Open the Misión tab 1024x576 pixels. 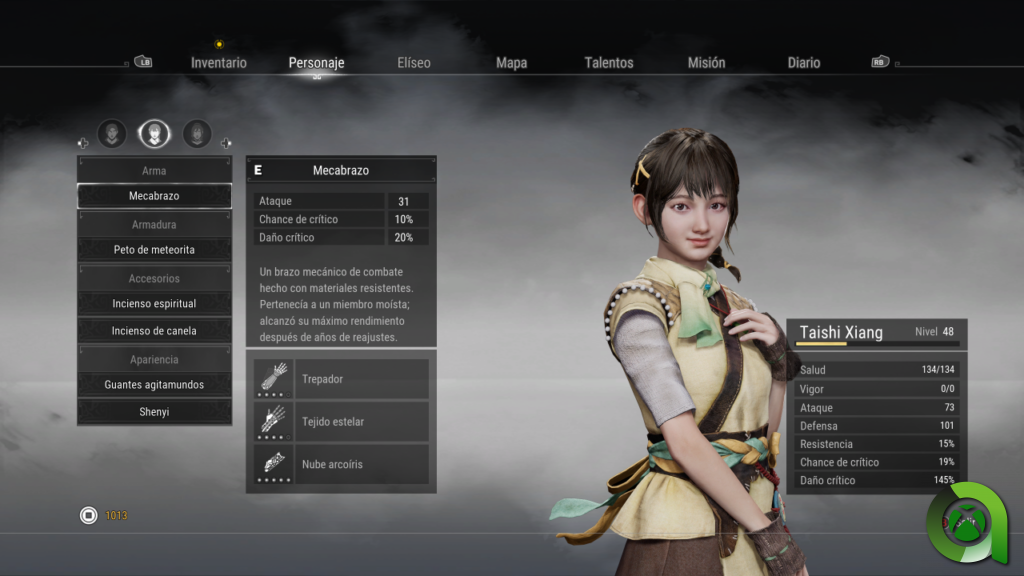pyautogui.click(x=706, y=63)
